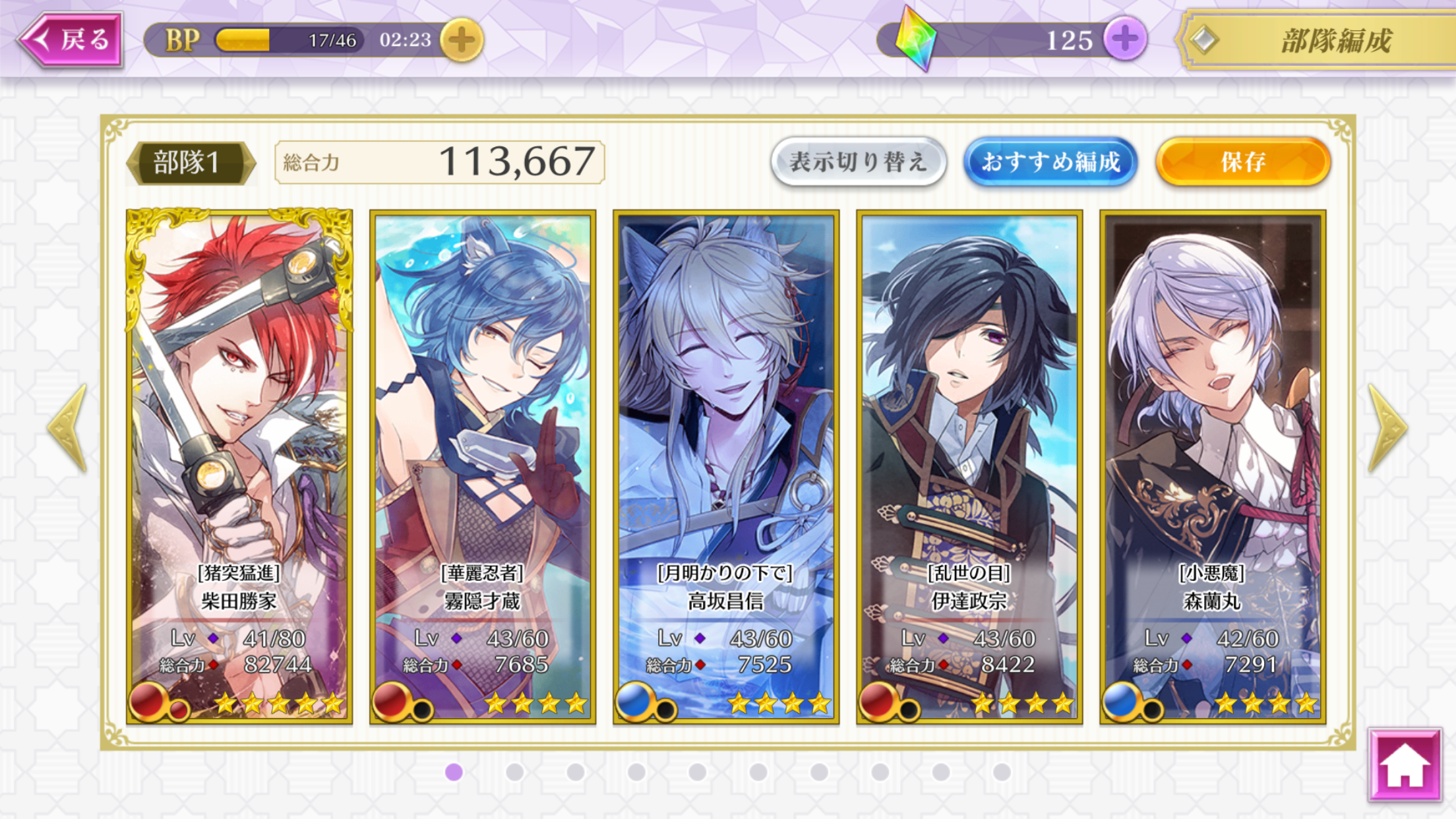
Task: Add BP with the gold plus button
Action: [x=462, y=40]
